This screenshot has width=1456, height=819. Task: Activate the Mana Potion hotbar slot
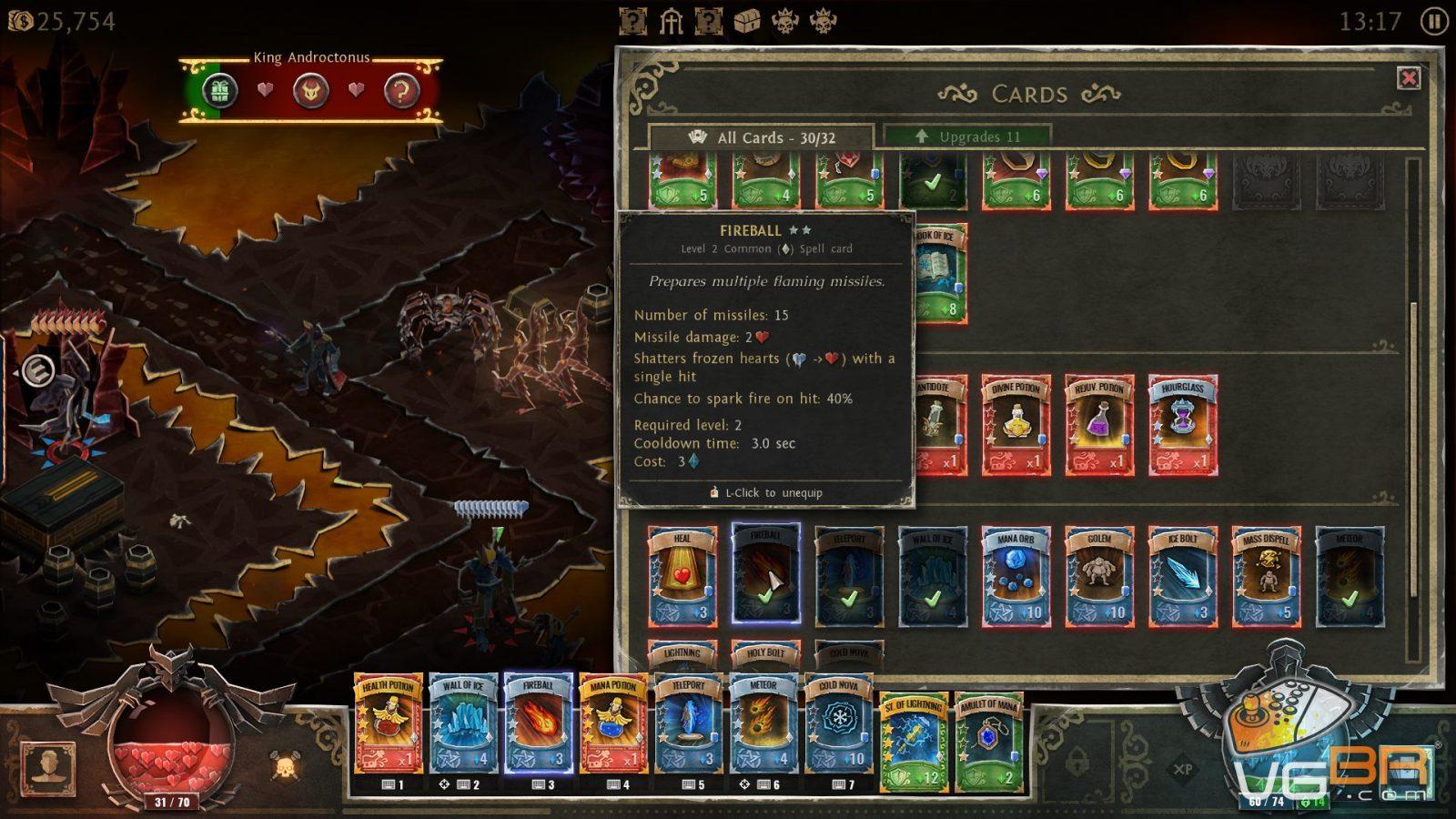click(x=613, y=724)
